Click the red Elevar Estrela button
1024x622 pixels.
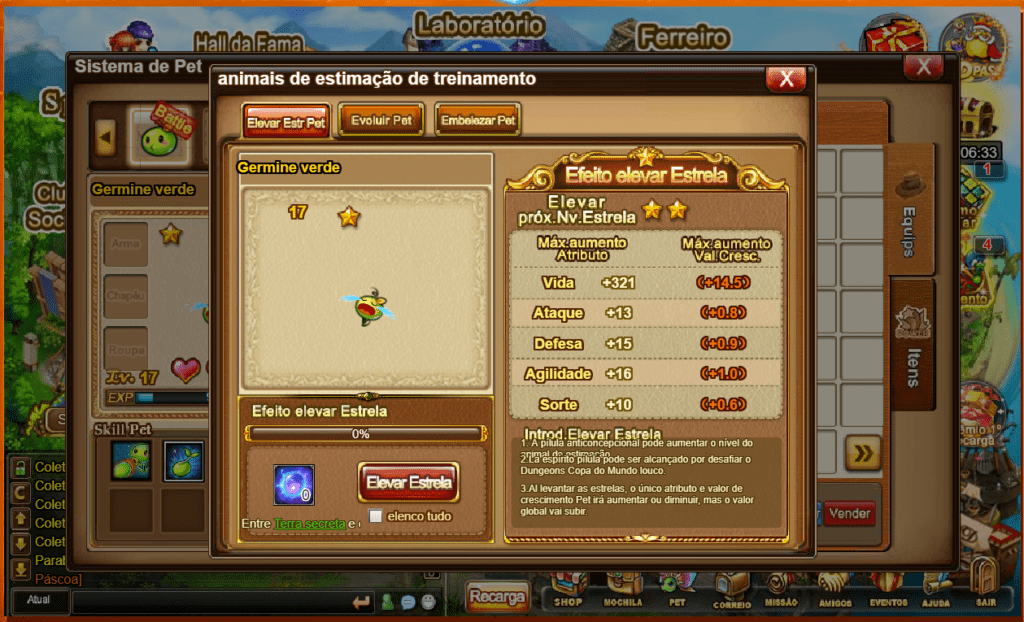tap(408, 482)
